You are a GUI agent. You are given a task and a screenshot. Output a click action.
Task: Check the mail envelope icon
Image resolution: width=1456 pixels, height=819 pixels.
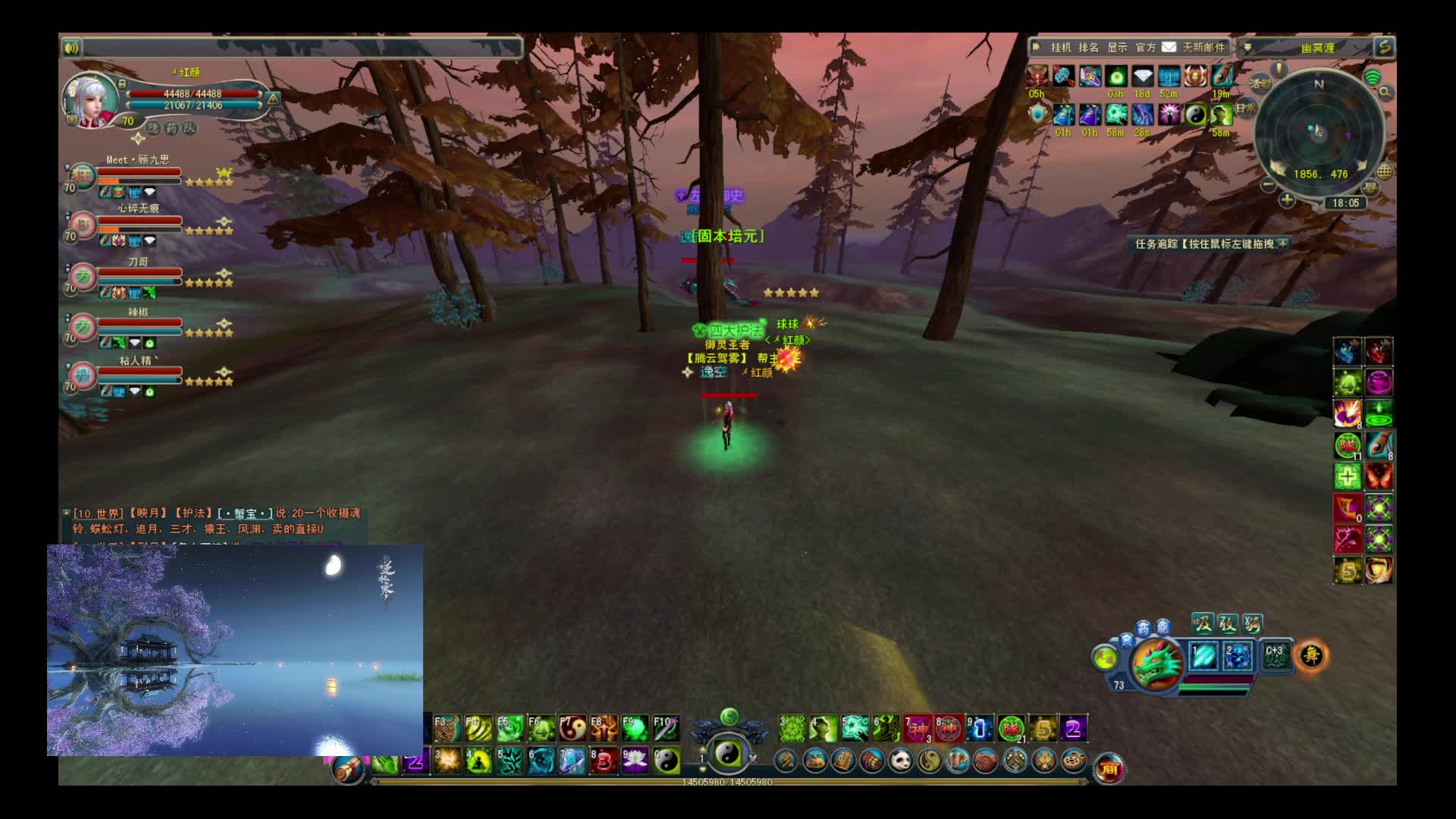1169,47
